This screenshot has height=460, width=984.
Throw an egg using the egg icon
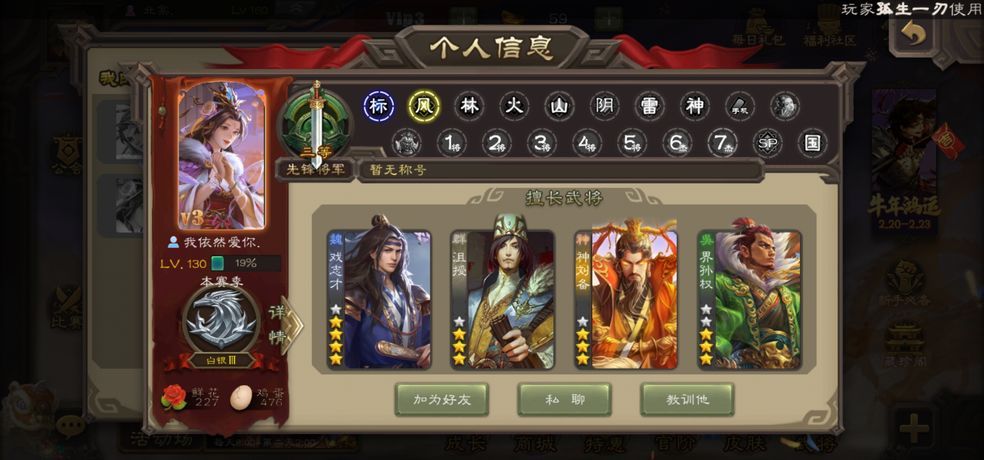click(243, 396)
